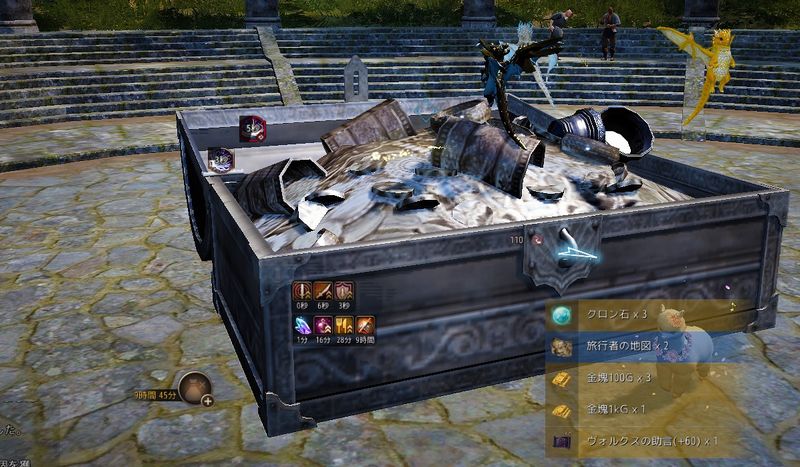Open the round pouch icon with plus sign

tap(195, 388)
